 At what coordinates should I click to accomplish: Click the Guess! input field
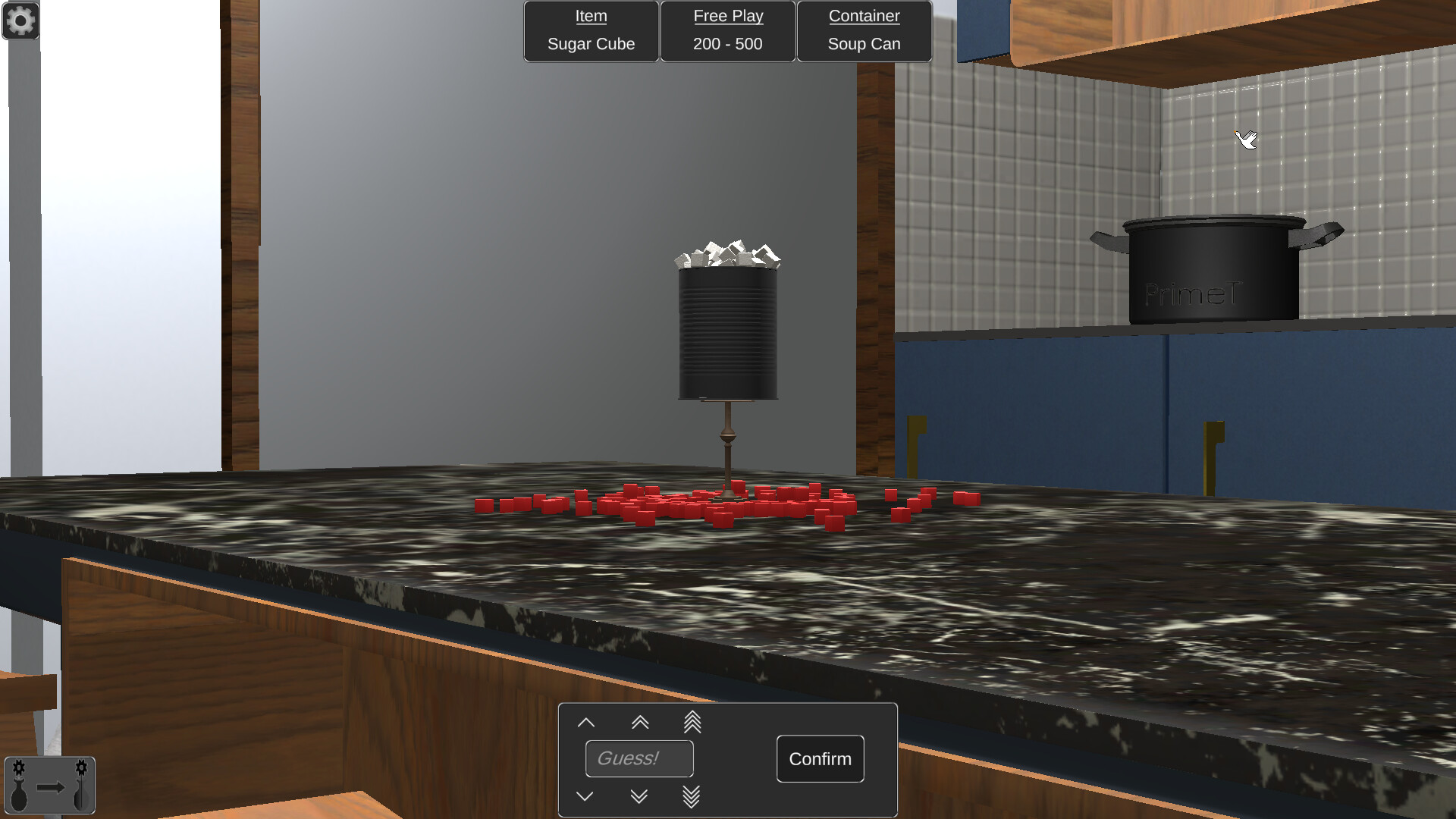tap(639, 758)
